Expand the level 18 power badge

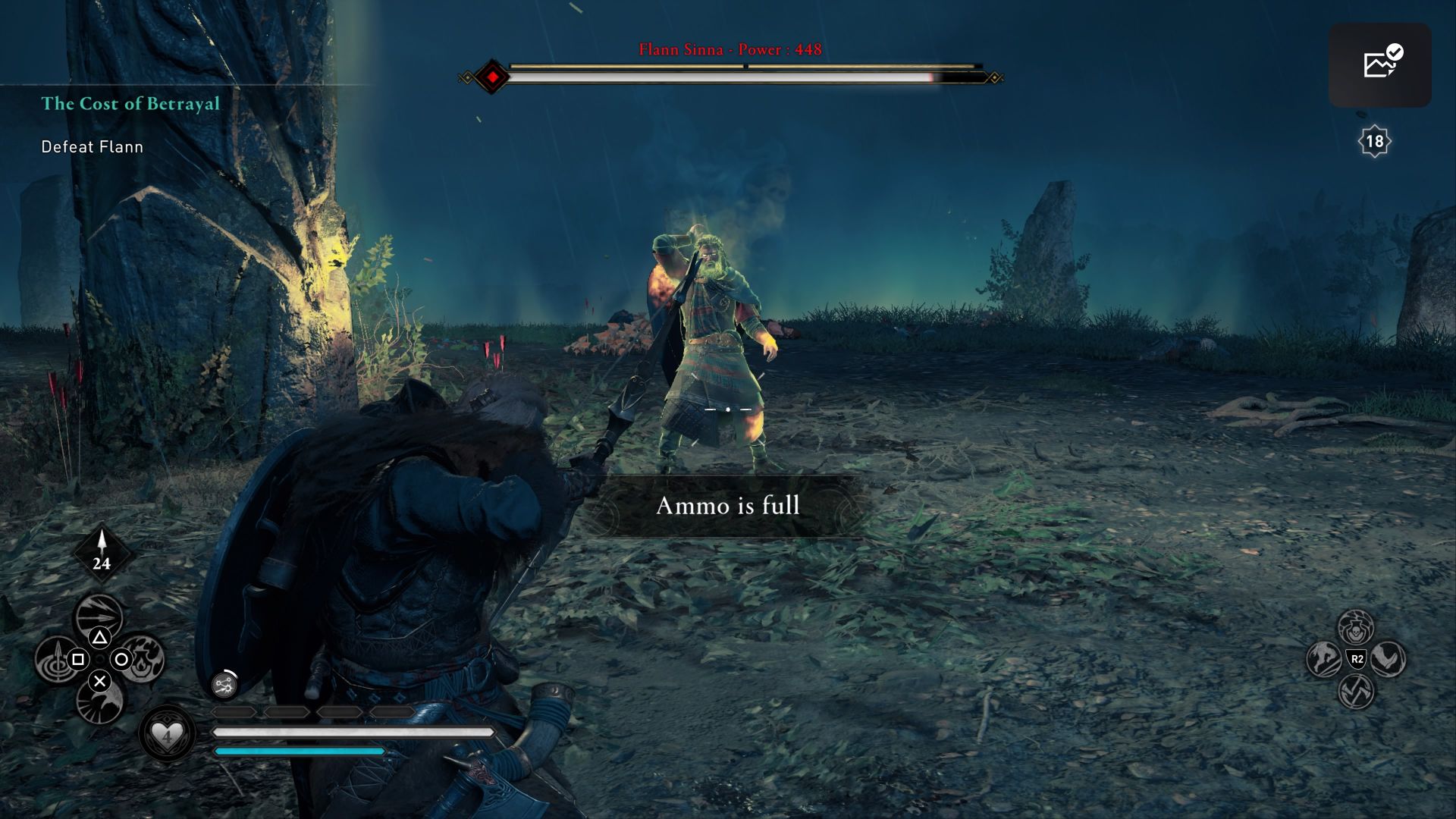click(x=1373, y=140)
